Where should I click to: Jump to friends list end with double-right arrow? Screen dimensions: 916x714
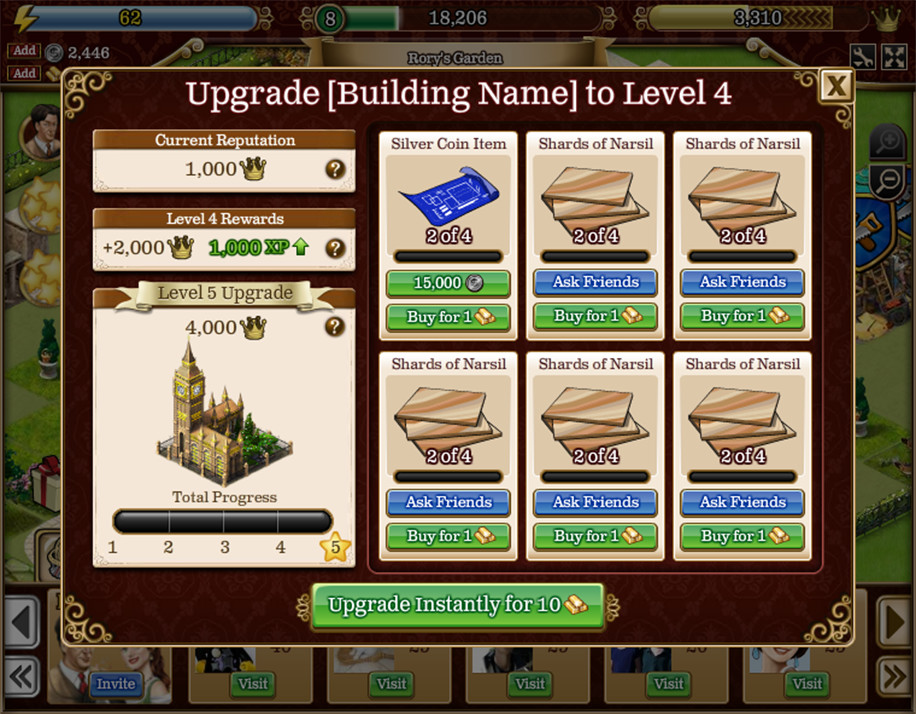[x=893, y=675]
